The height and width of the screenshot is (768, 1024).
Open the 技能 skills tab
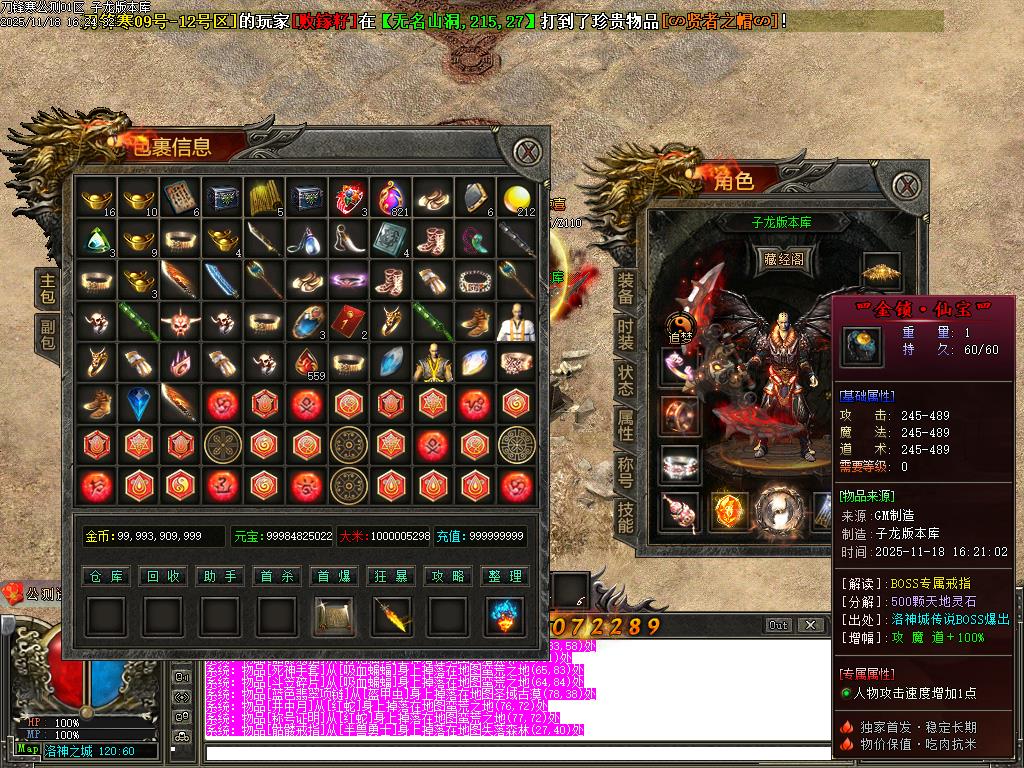(x=626, y=517)
